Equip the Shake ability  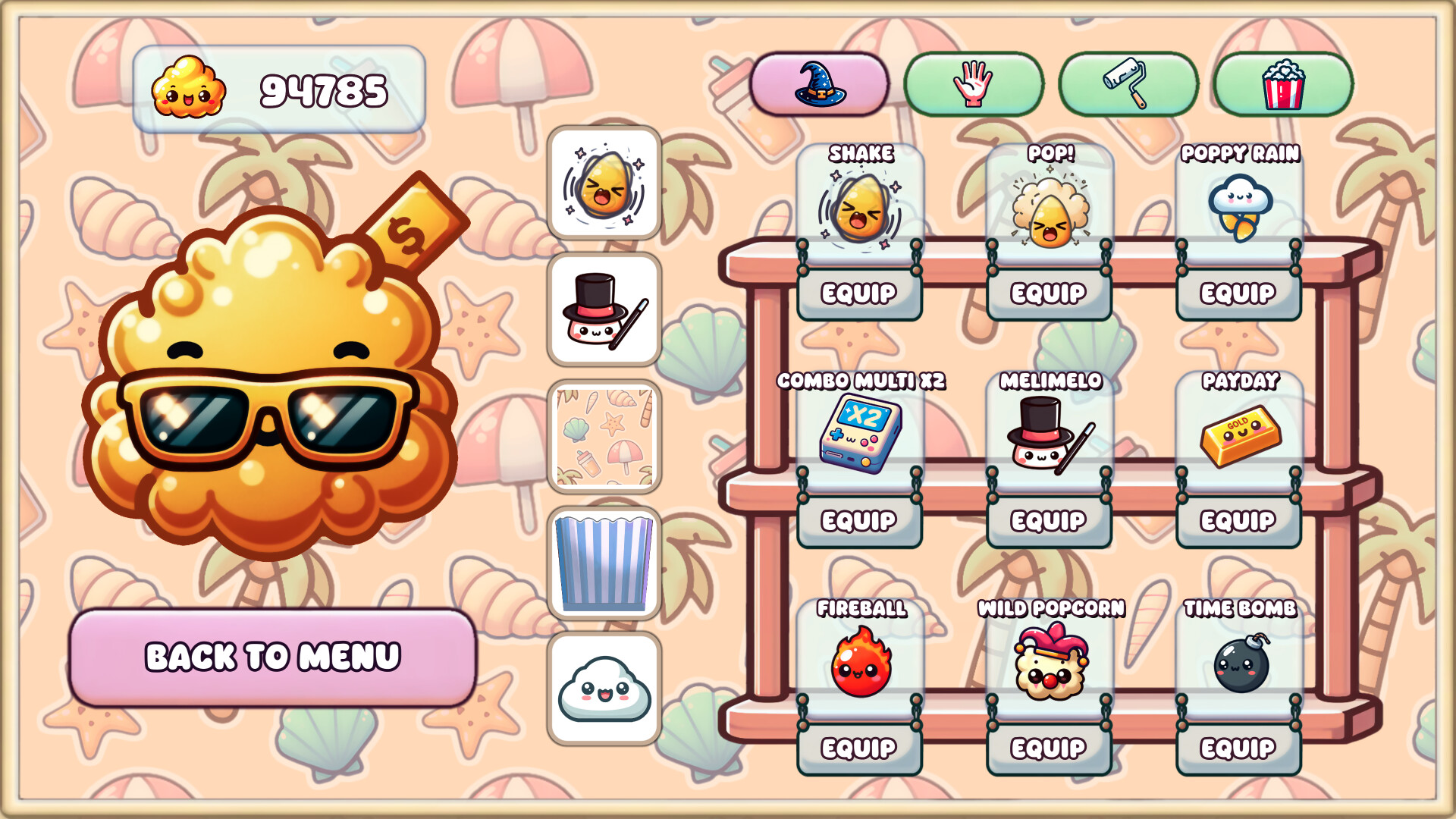(x=861, y=292)
